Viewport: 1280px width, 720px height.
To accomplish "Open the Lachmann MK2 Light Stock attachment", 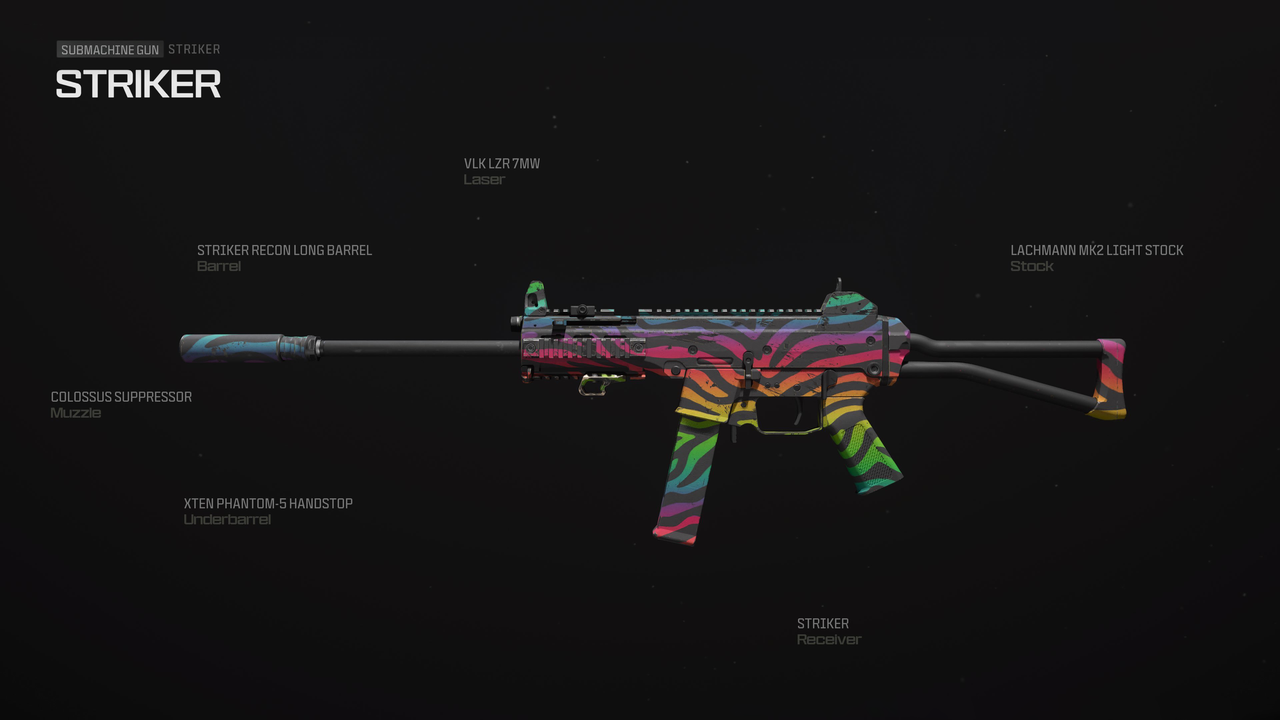I will (1097, 250).
